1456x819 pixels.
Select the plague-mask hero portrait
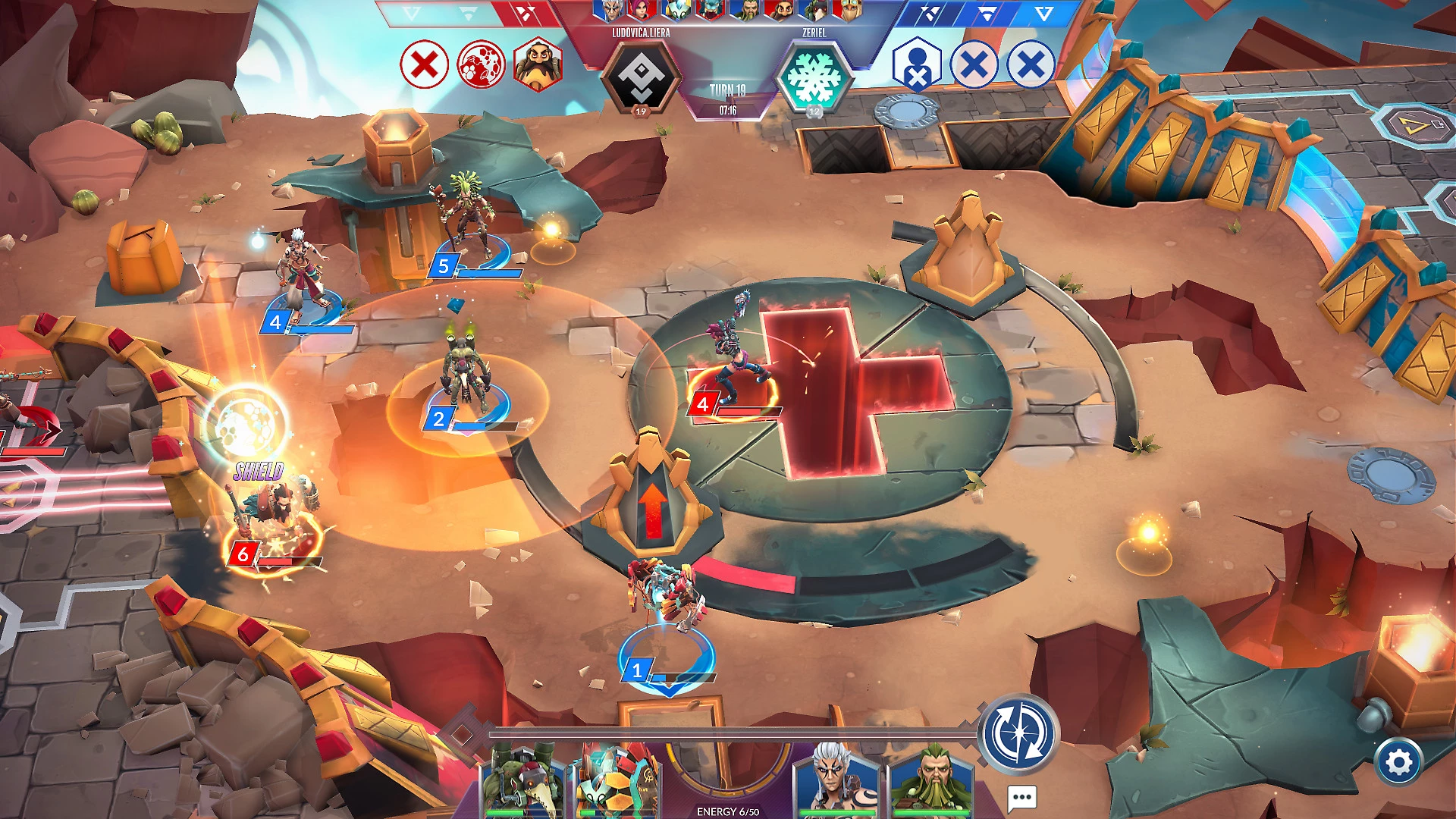tap(522, 781)
